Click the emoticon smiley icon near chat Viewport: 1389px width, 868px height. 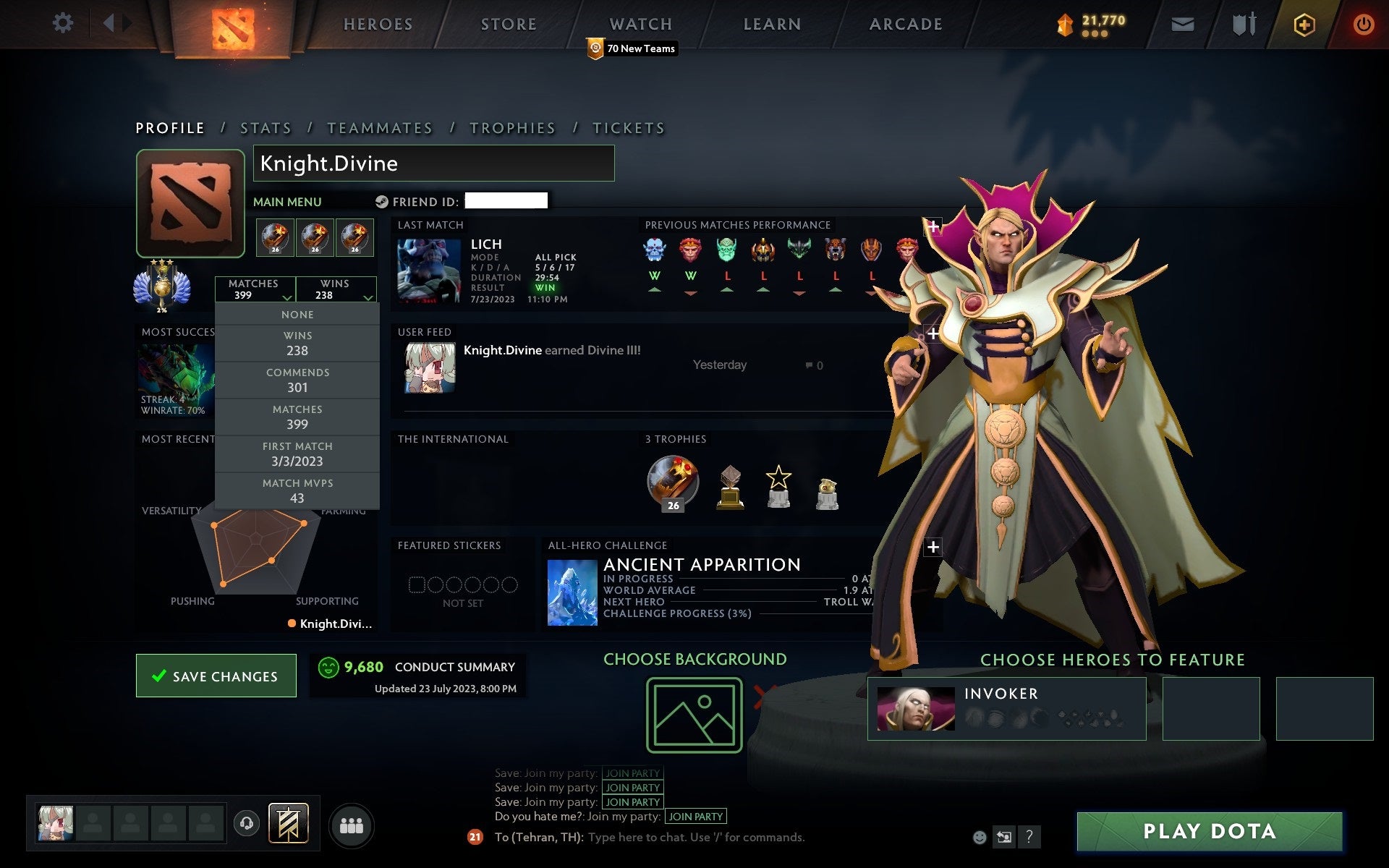click(980, 837)
